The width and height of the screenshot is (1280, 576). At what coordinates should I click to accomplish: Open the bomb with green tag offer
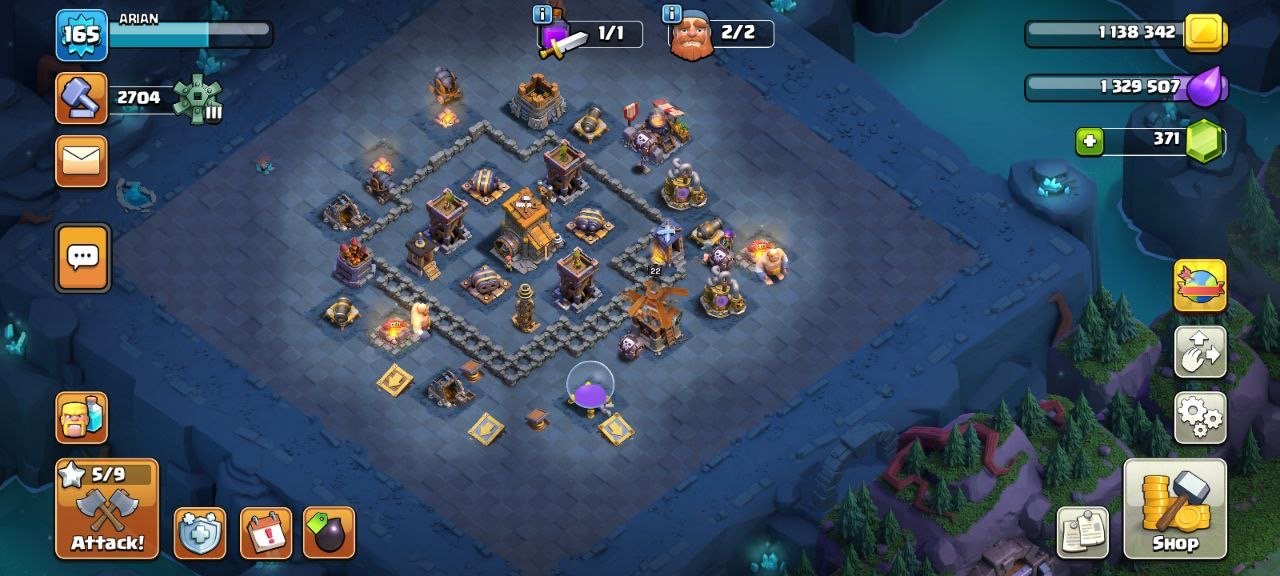coord(329,533)
